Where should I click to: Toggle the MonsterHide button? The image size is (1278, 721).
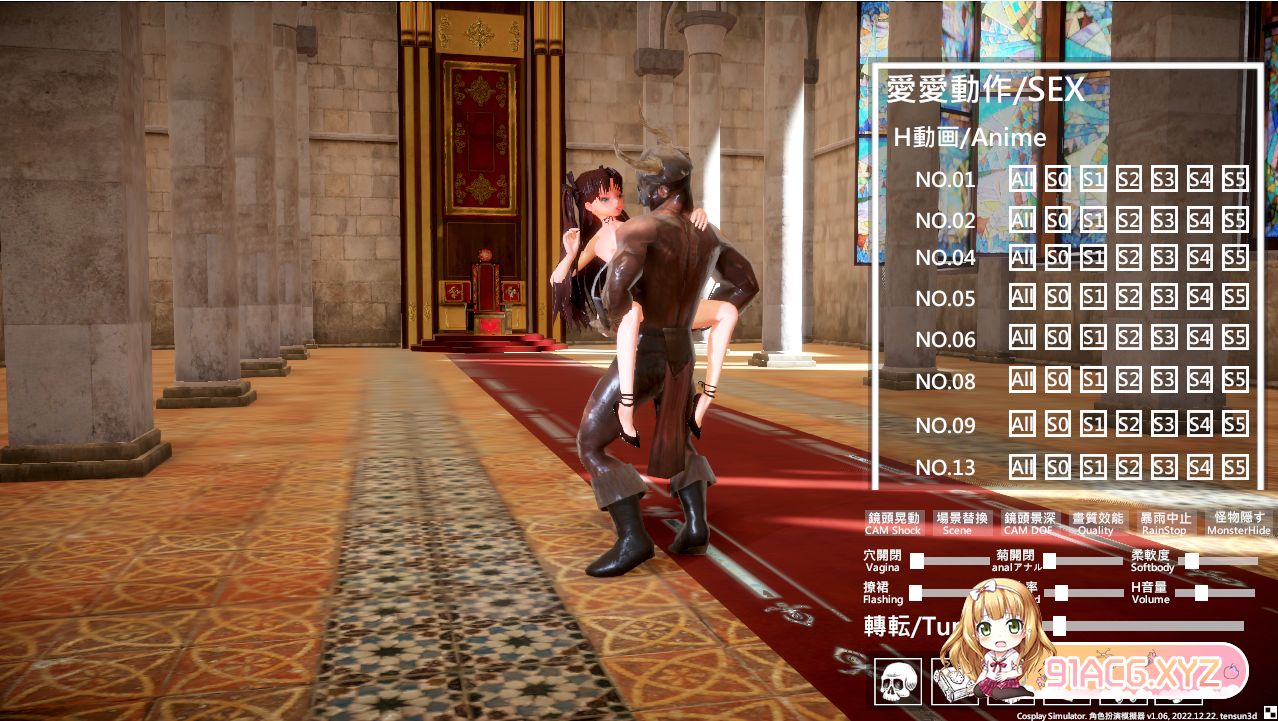1238,523
